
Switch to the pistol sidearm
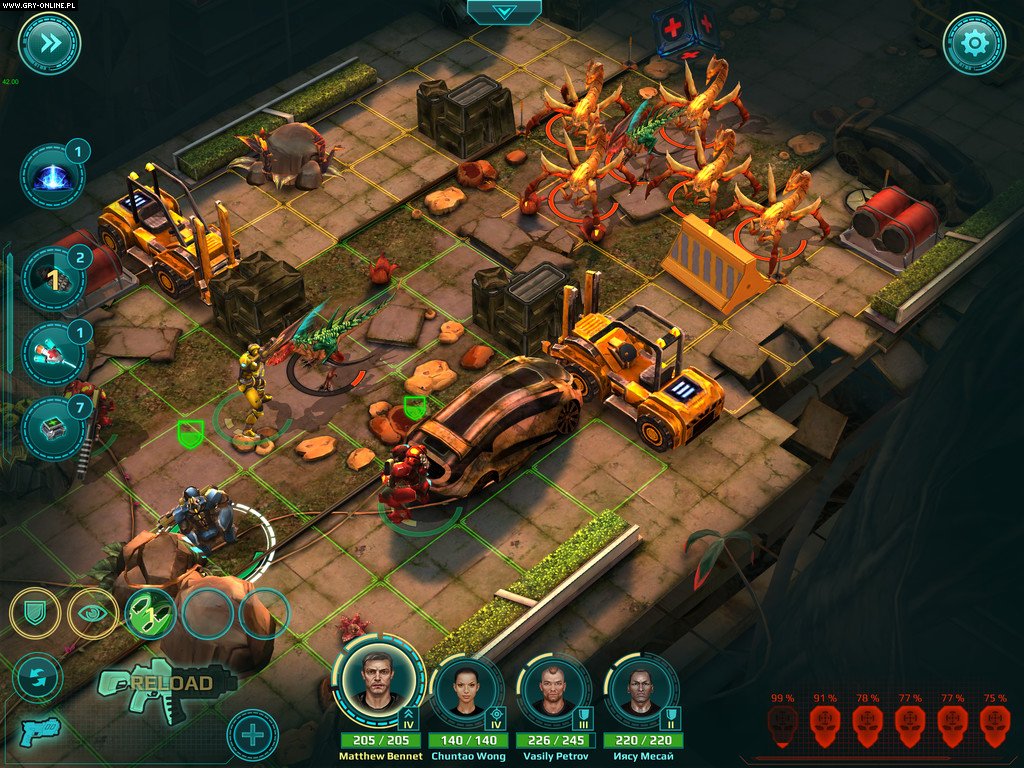[x=38, y=731]
